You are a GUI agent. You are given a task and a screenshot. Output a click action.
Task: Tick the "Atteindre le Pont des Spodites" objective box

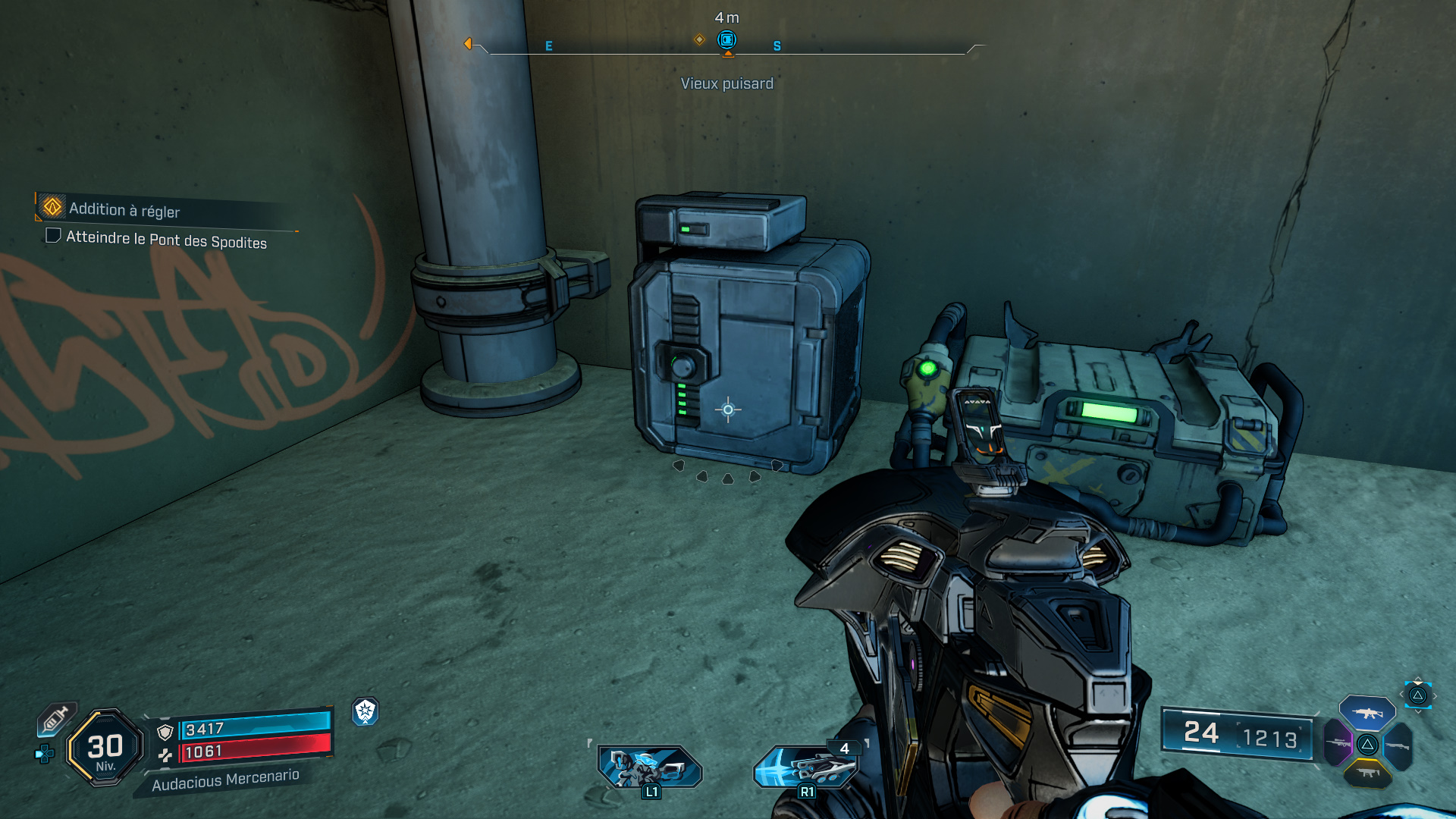click(53, 235)
